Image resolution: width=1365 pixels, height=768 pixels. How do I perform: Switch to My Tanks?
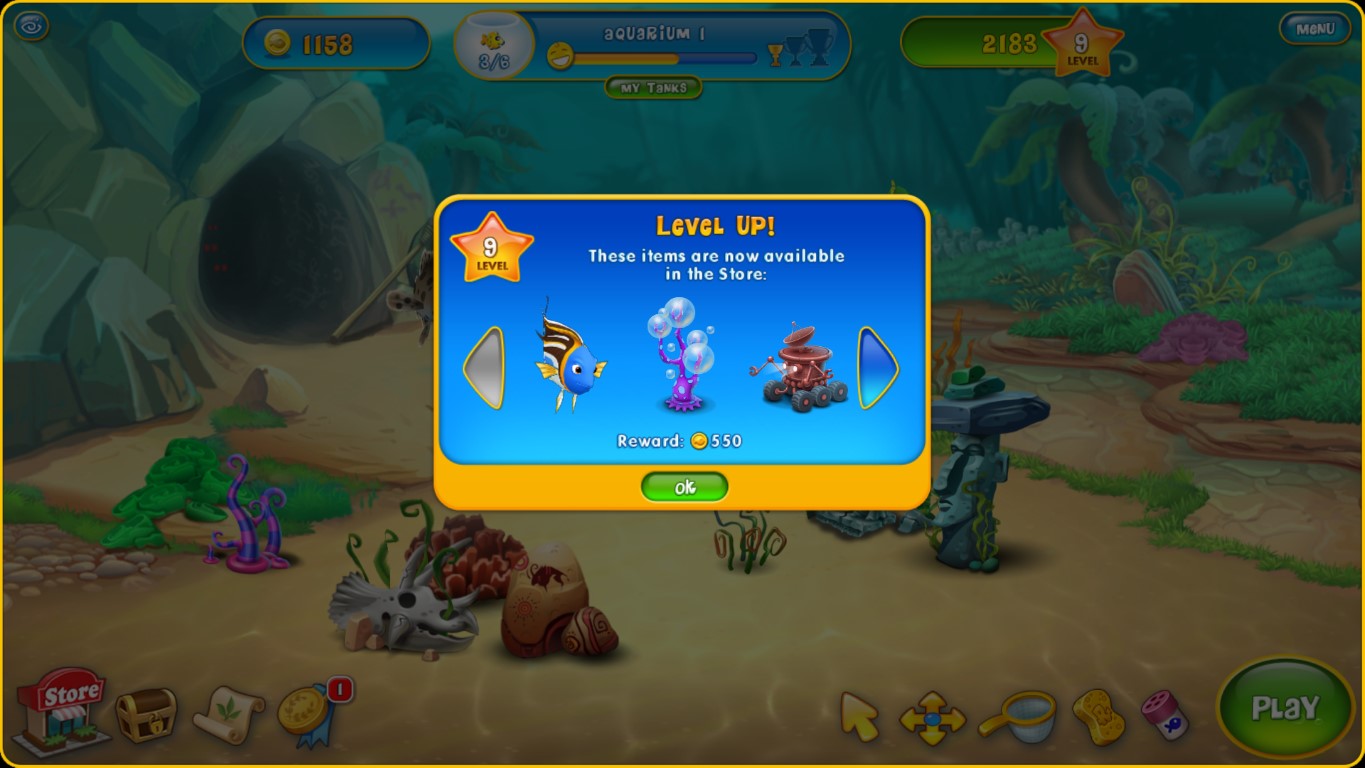tap(654, 88)
